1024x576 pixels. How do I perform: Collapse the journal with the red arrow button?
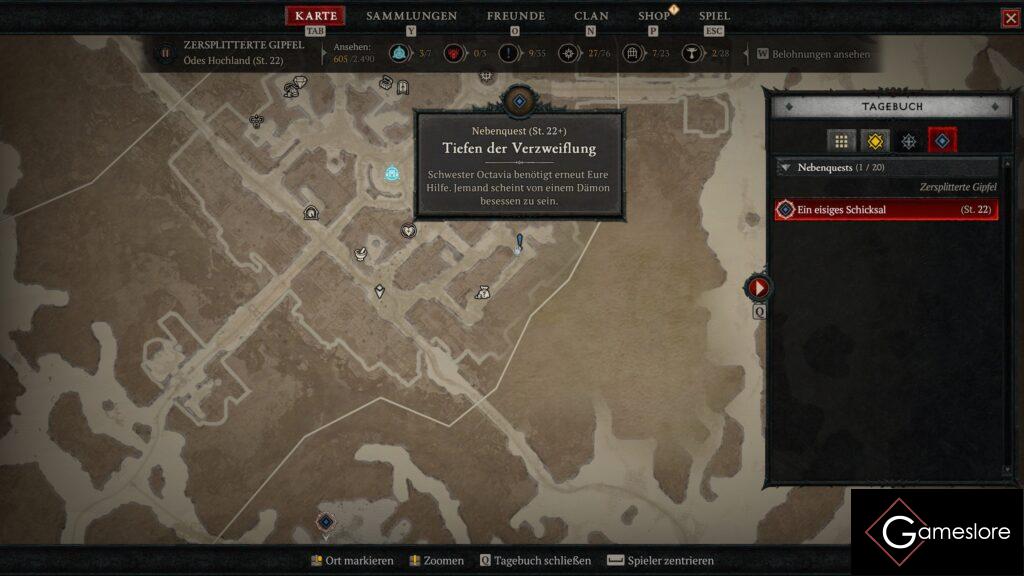(758, 288)
